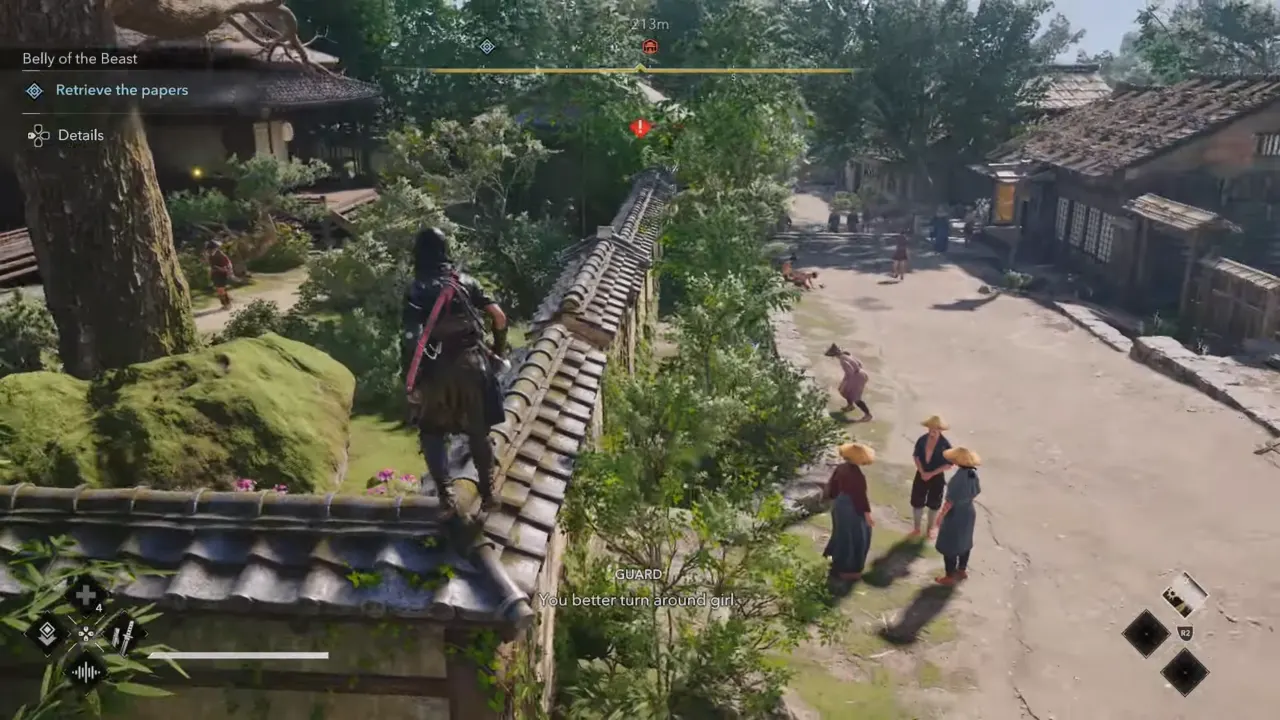Toggle the lower ability diamond near R2
The width and height of the screenshot is (1280, 720).
pyautogui.click(x=1185, y=673)
